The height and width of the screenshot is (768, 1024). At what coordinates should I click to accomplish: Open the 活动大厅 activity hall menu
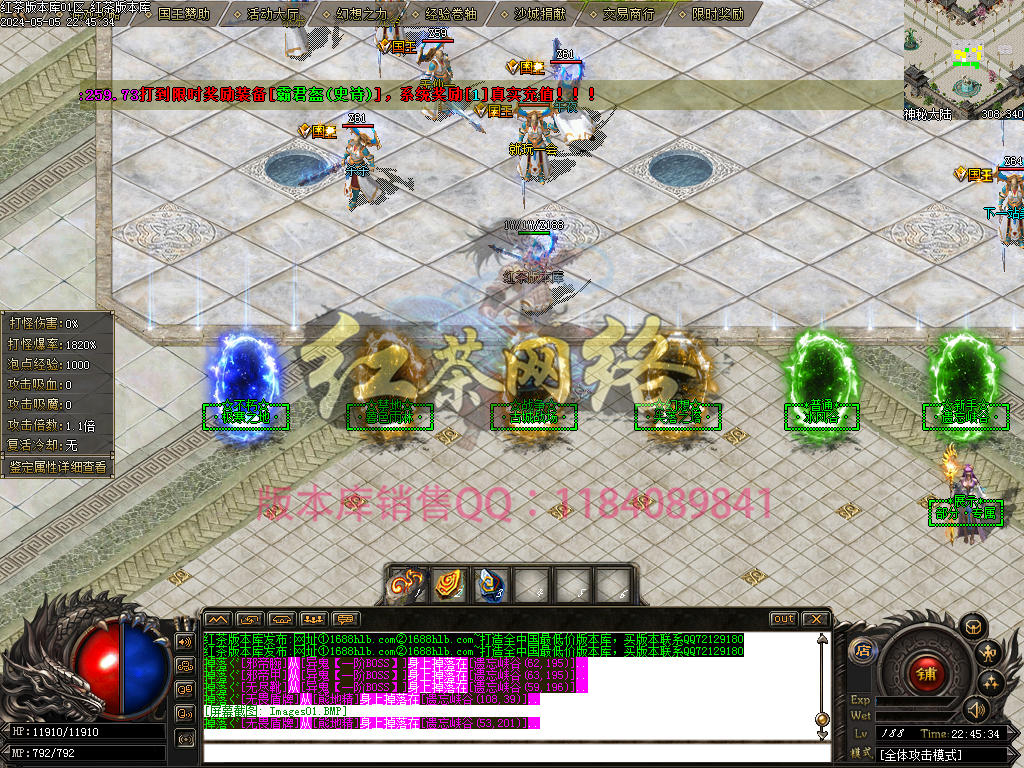271,14
